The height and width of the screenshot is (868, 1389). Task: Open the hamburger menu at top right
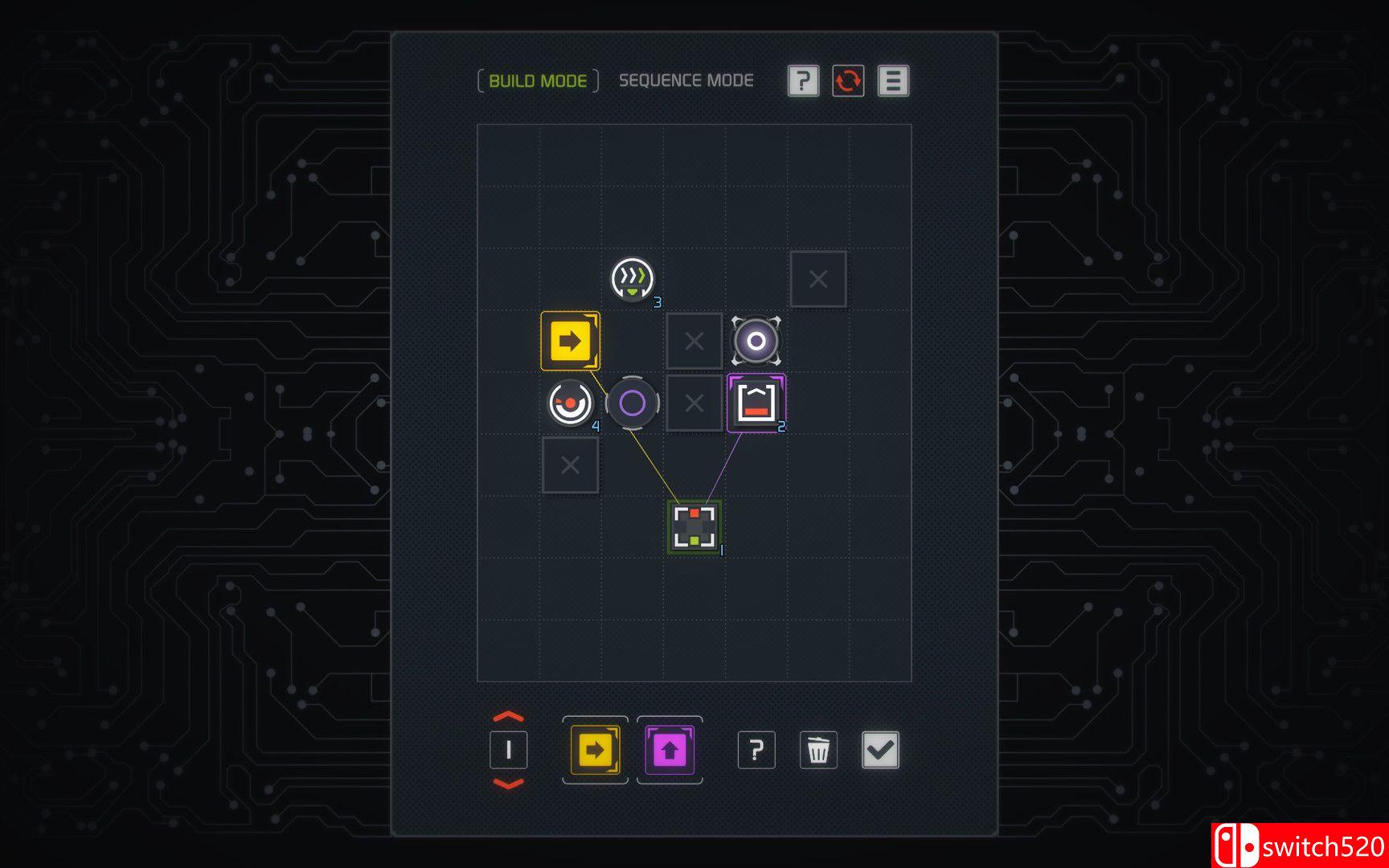pos(893,80)
